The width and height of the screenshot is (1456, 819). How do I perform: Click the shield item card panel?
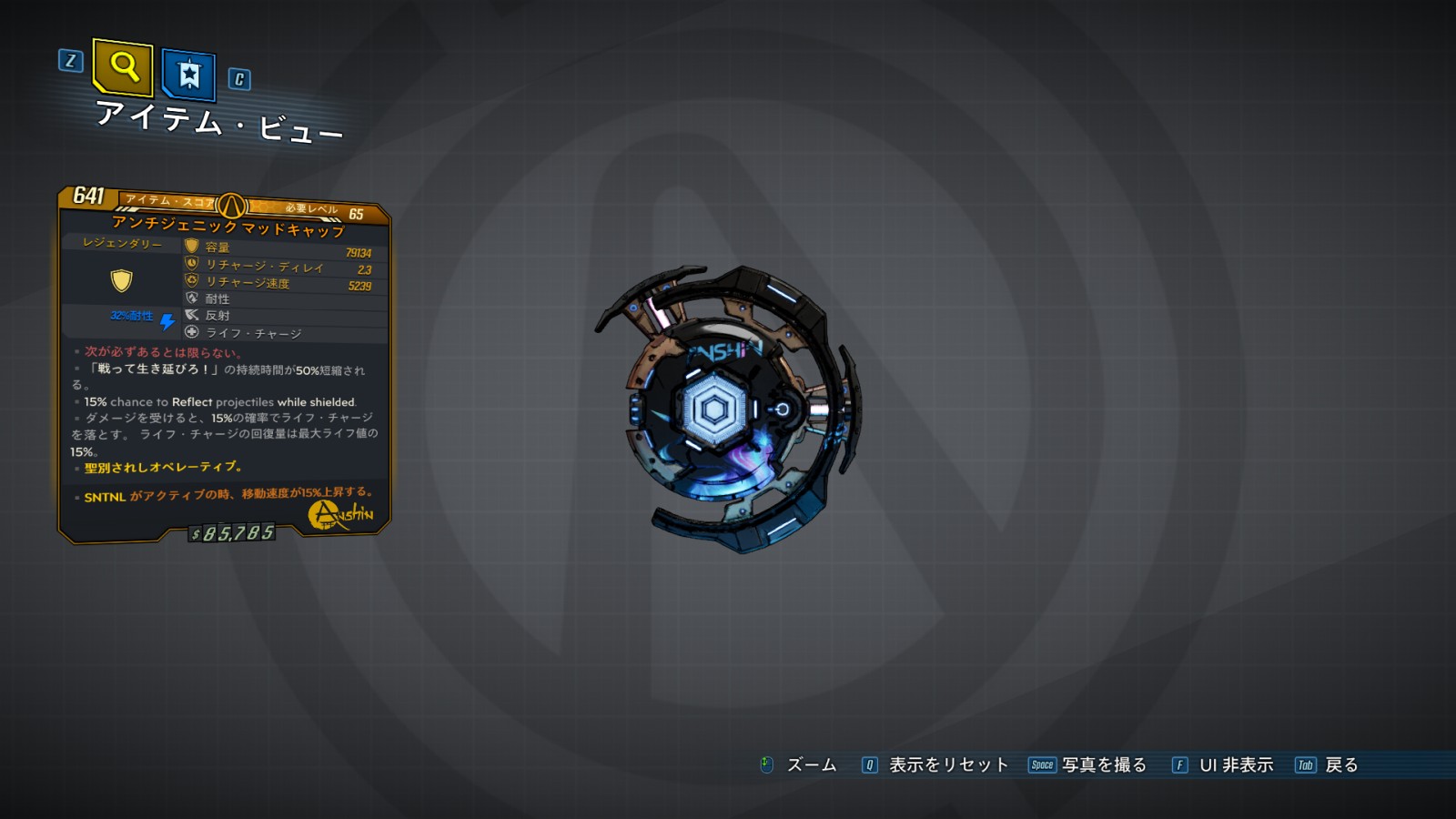pos(225,364)
